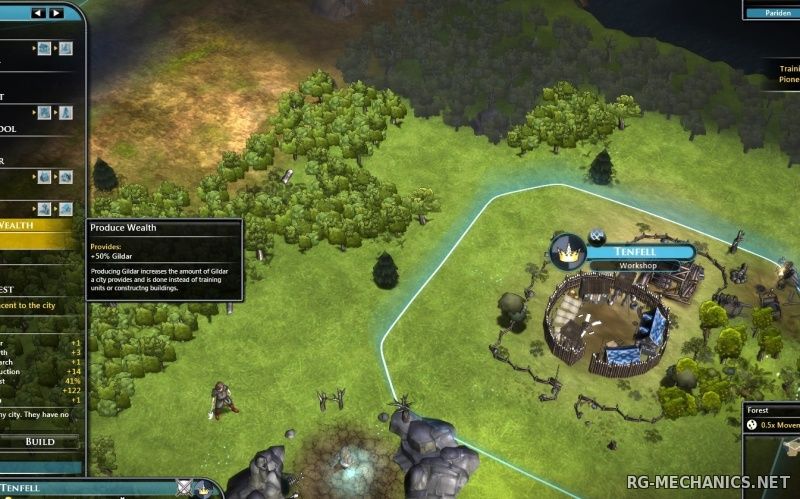Click the right arrow in the build panel header
The height and width of the screenshot is (499, 800).
pyautogui.click(x=55, y=13)
